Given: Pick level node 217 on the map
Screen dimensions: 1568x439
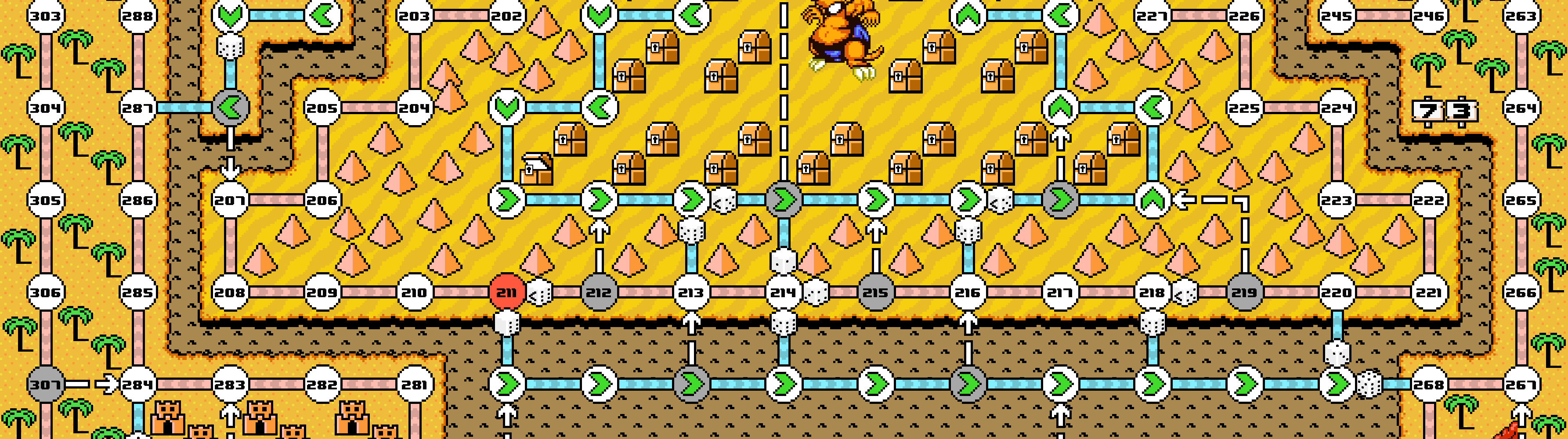Looking at the screenshot, I should 1060,292.
